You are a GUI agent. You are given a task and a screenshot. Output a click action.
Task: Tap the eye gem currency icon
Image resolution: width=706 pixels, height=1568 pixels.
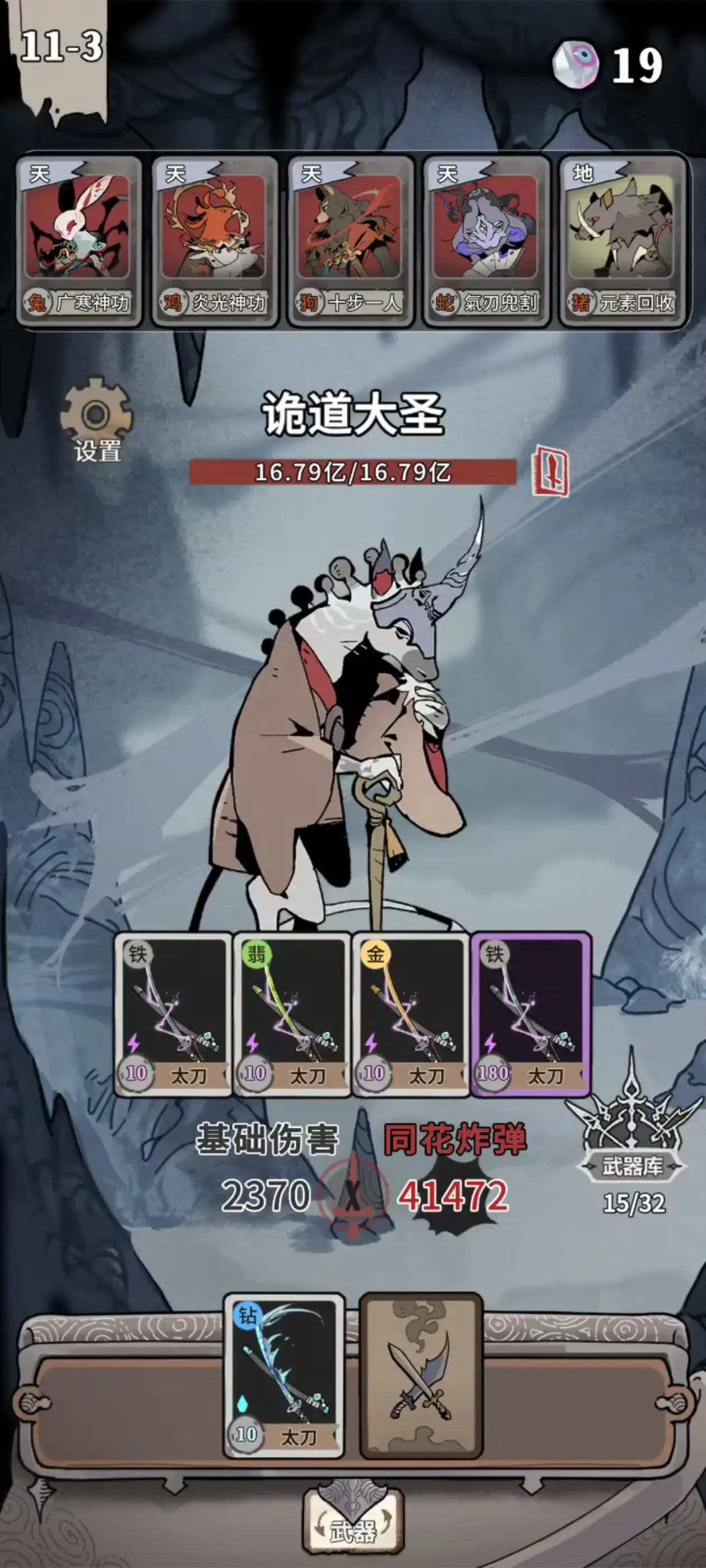click(x=575, y=64)
